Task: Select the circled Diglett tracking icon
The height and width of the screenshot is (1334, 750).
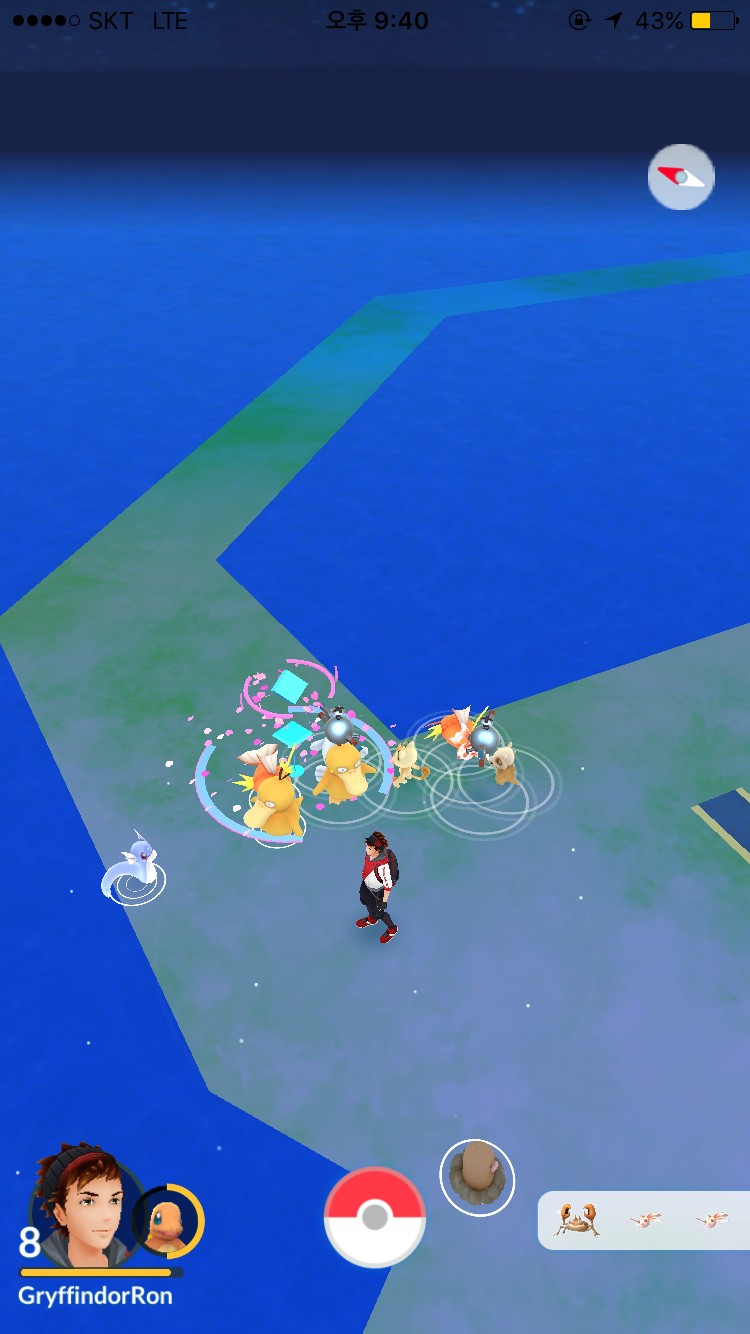Action: [x=477, y=1178]
